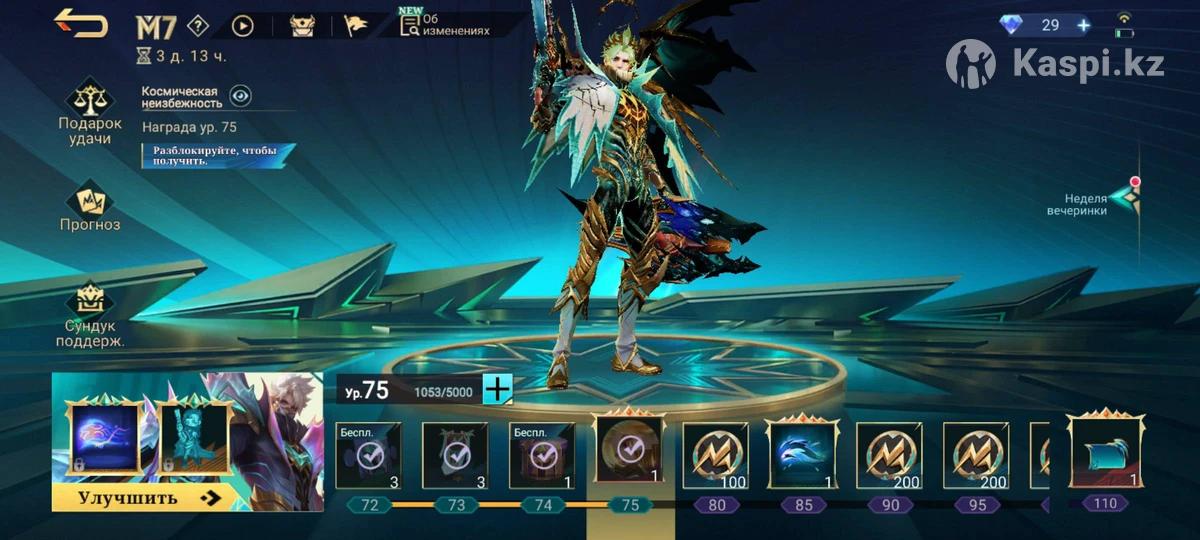The width and height of the screenshot is (1200, 540).
Task: Open the 'Об изменениях' changes notice
Action: [445, 25]
